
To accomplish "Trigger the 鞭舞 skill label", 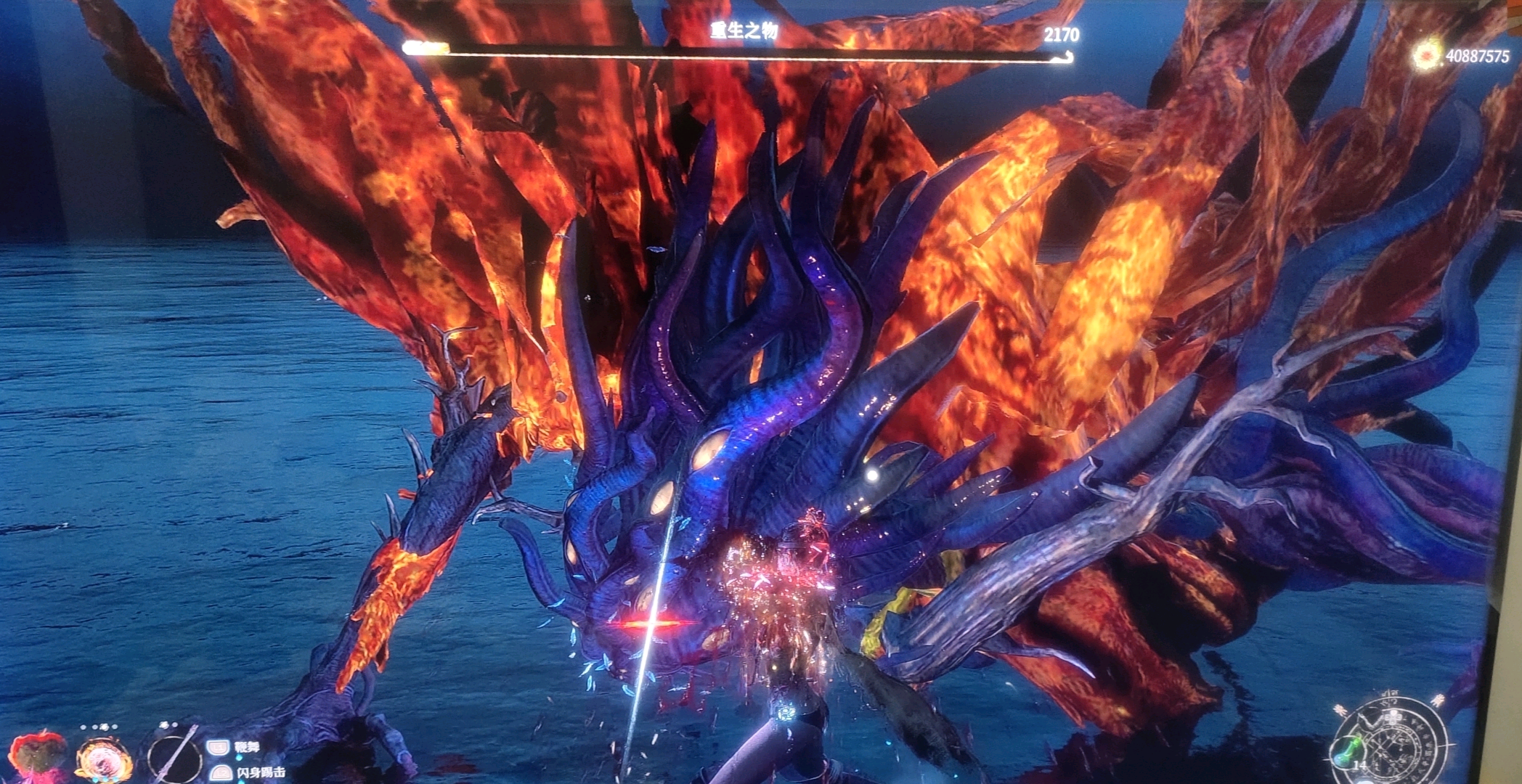I will (x=247, y=747).
